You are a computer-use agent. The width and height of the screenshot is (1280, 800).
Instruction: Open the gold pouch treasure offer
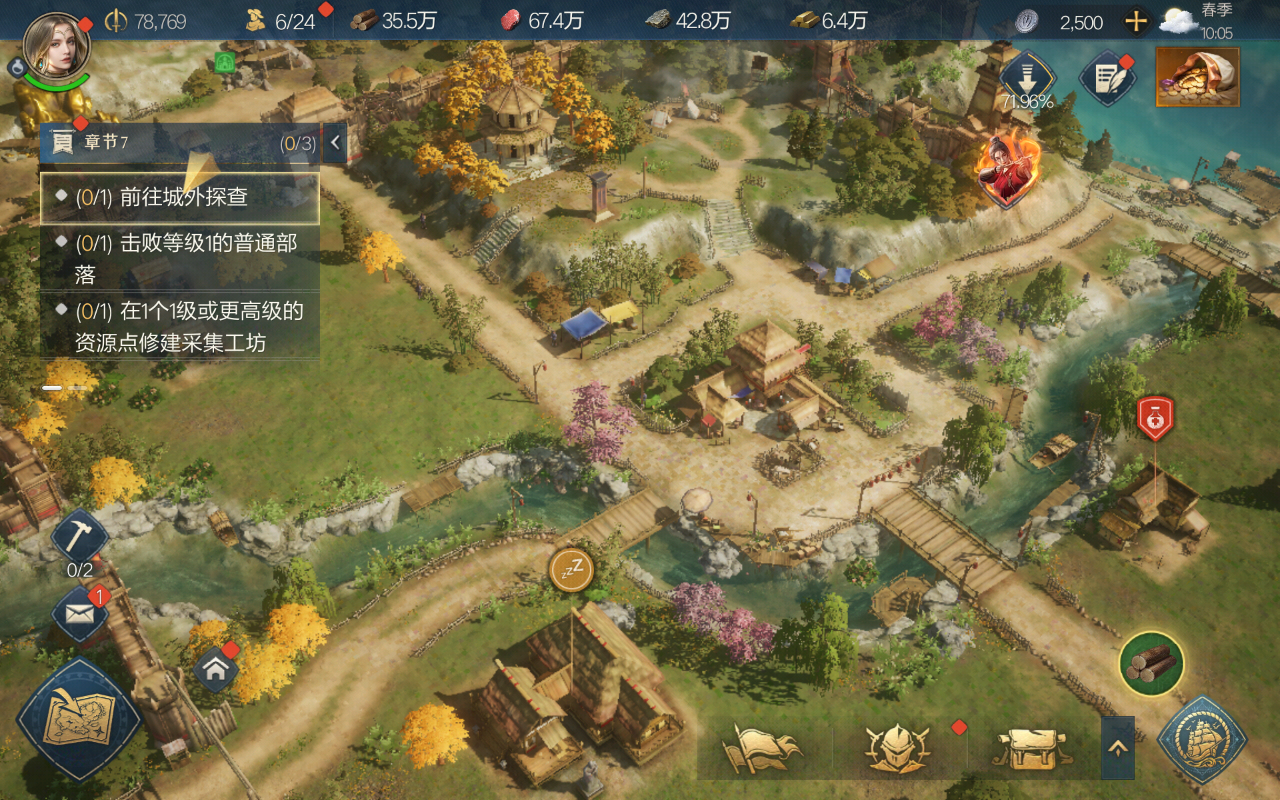[1197, 77]
